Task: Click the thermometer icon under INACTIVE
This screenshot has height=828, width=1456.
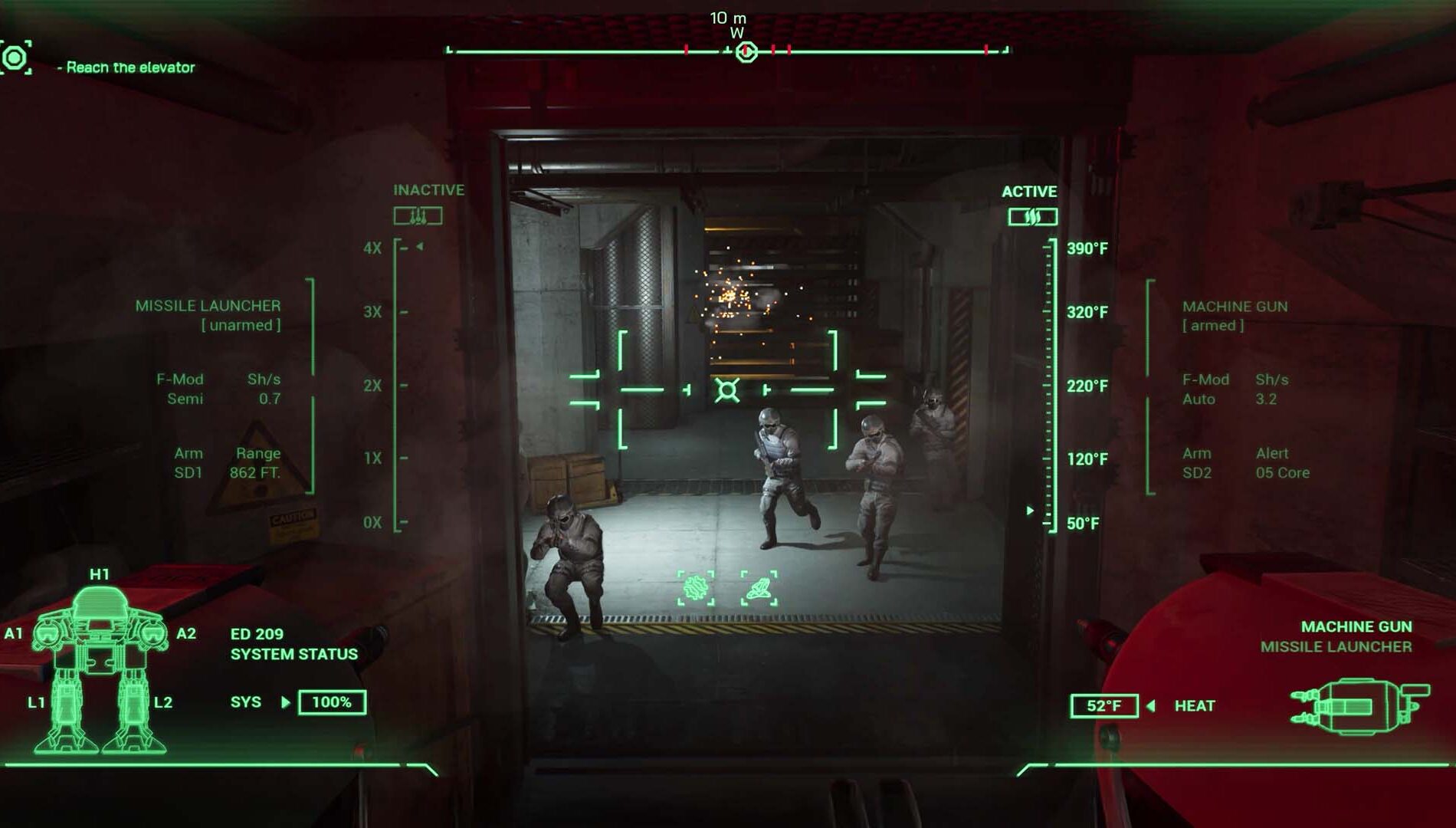Action: point(418,216)
